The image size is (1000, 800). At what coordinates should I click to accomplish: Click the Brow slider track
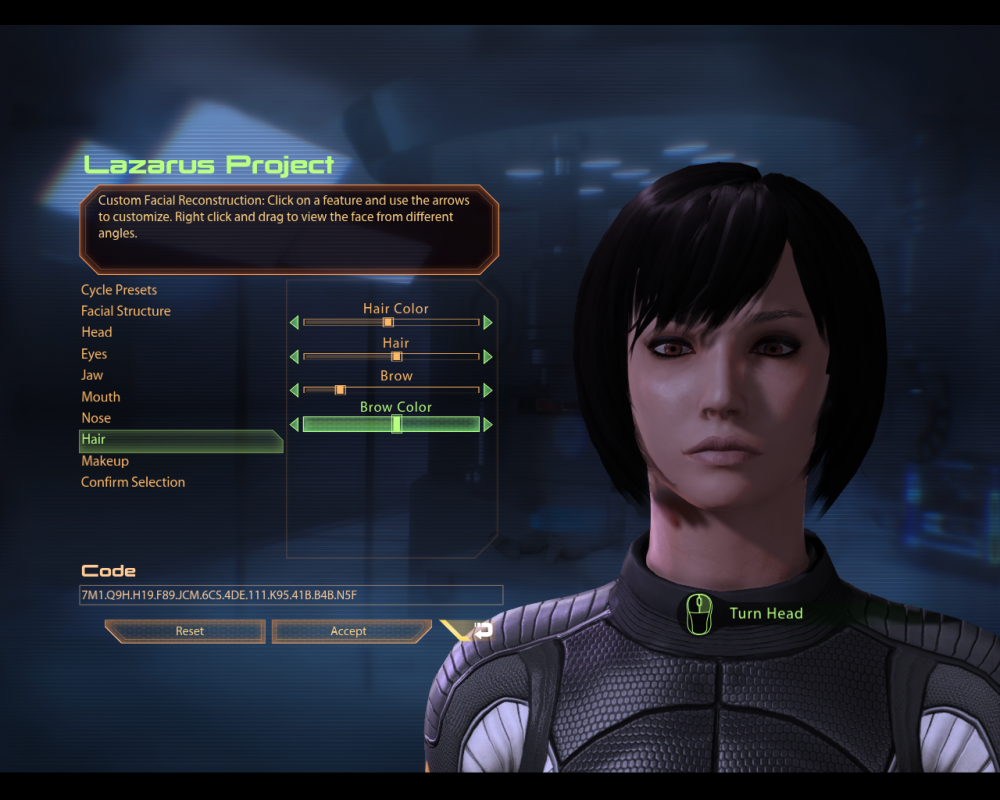pos(391,389)
